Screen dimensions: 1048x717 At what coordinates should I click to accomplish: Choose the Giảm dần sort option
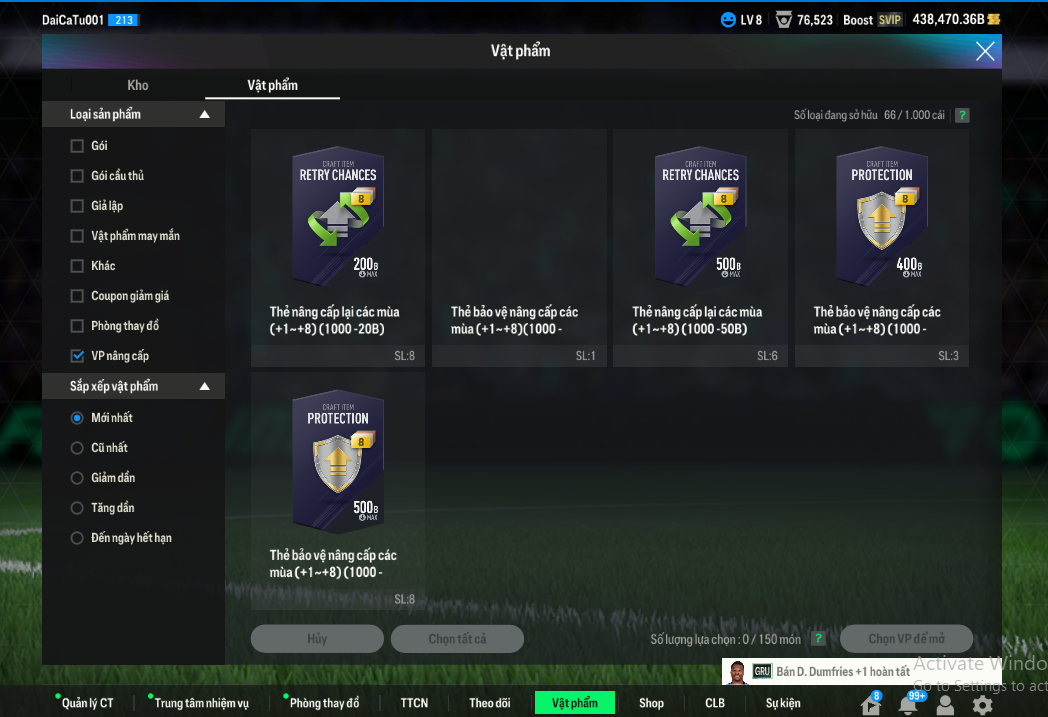(x=77, y=478)
